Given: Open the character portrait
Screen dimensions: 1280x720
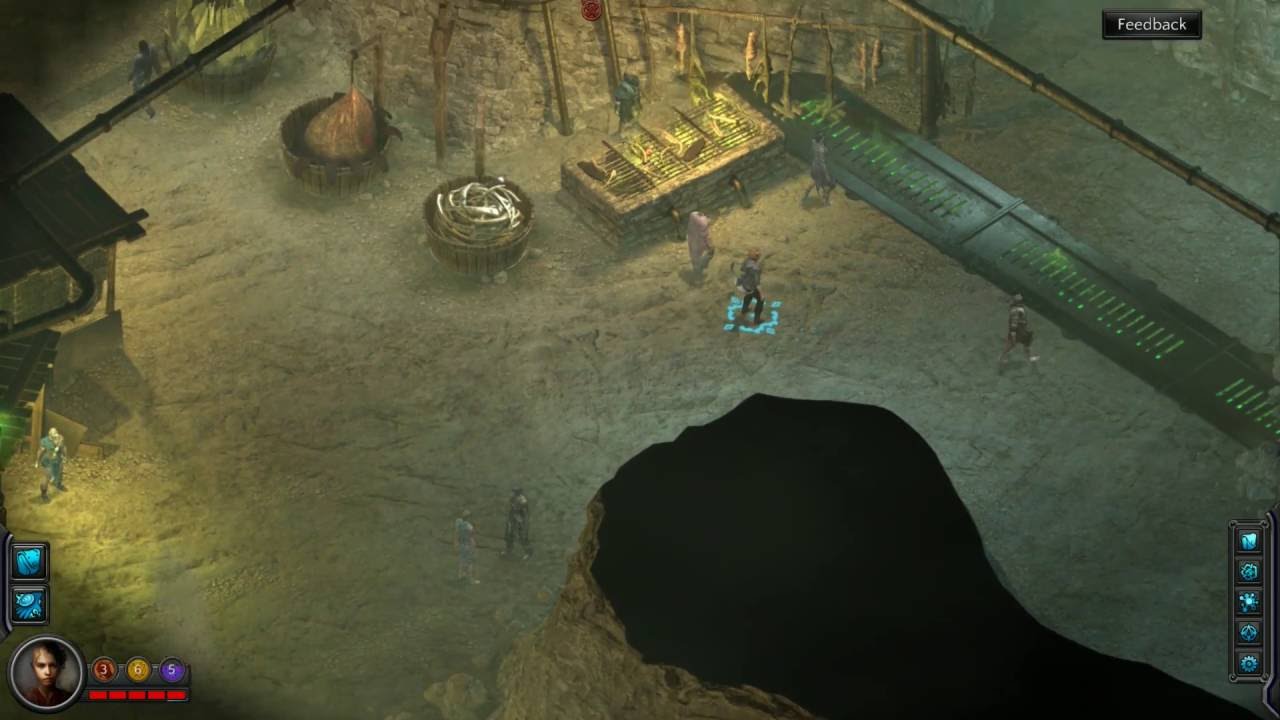Looking at the screenshot, I should pyautogui.click(x=44, y=672).
